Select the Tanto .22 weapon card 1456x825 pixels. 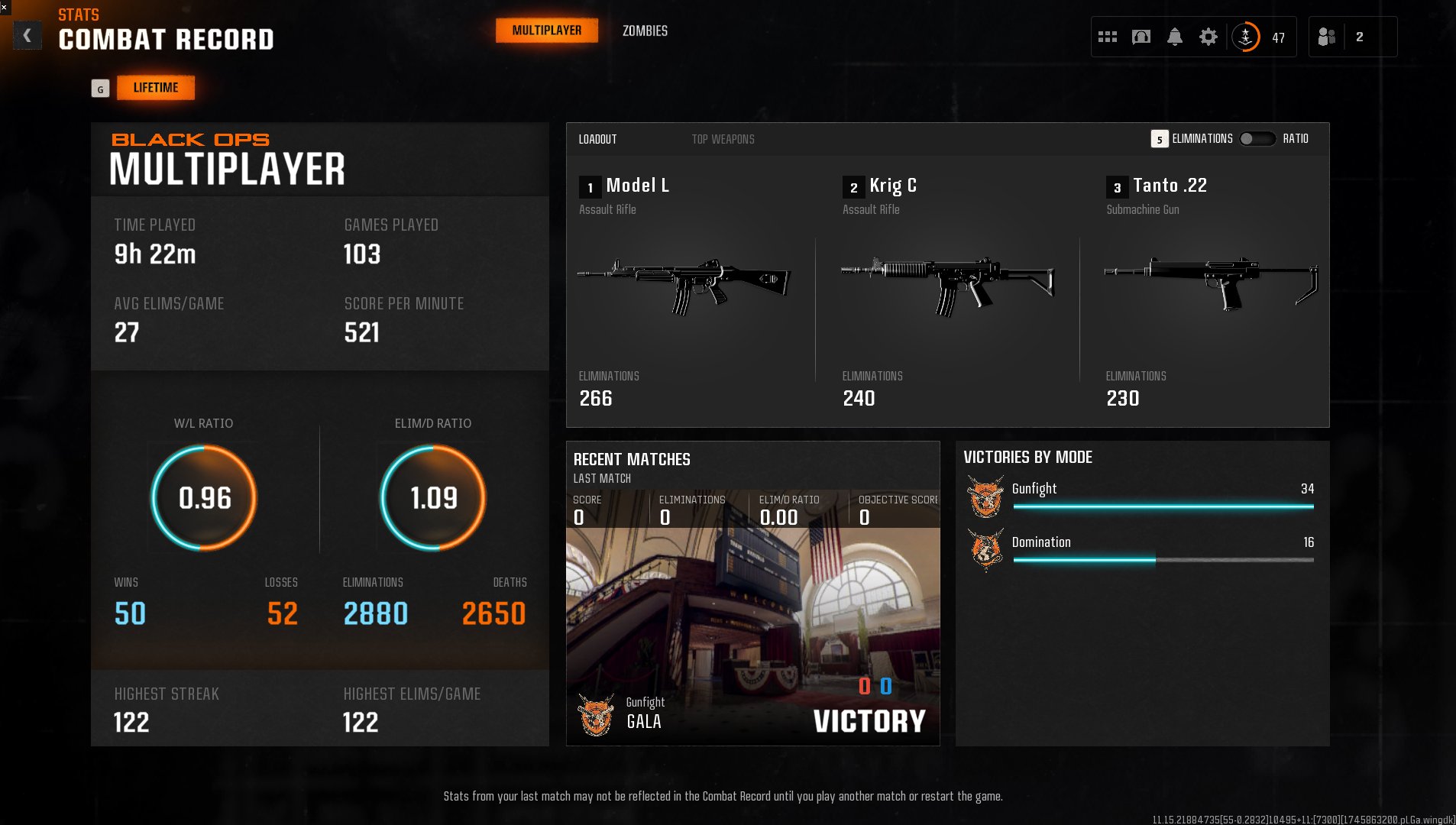pos(1211,290)
